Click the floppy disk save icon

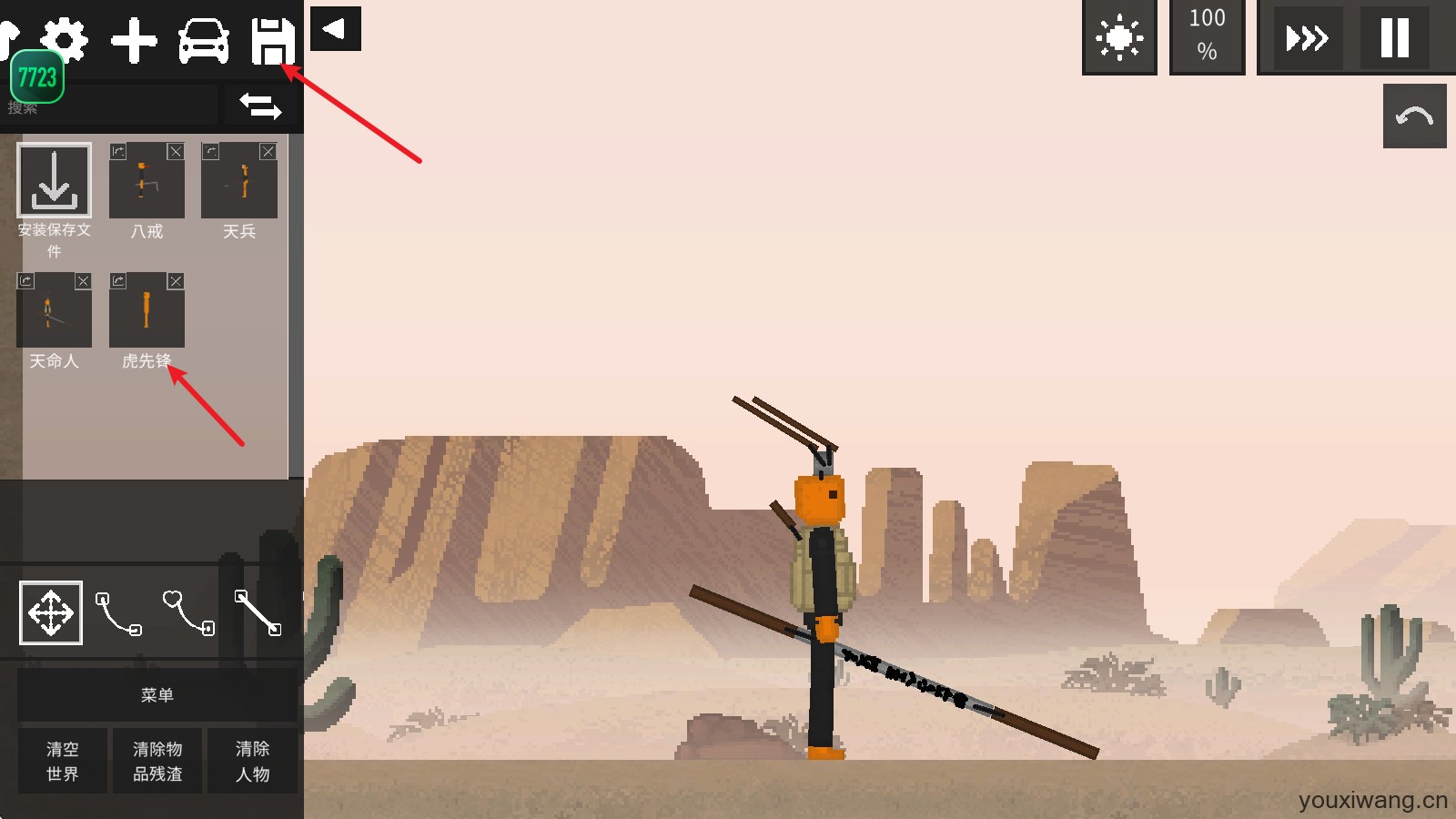click(272, 41)
